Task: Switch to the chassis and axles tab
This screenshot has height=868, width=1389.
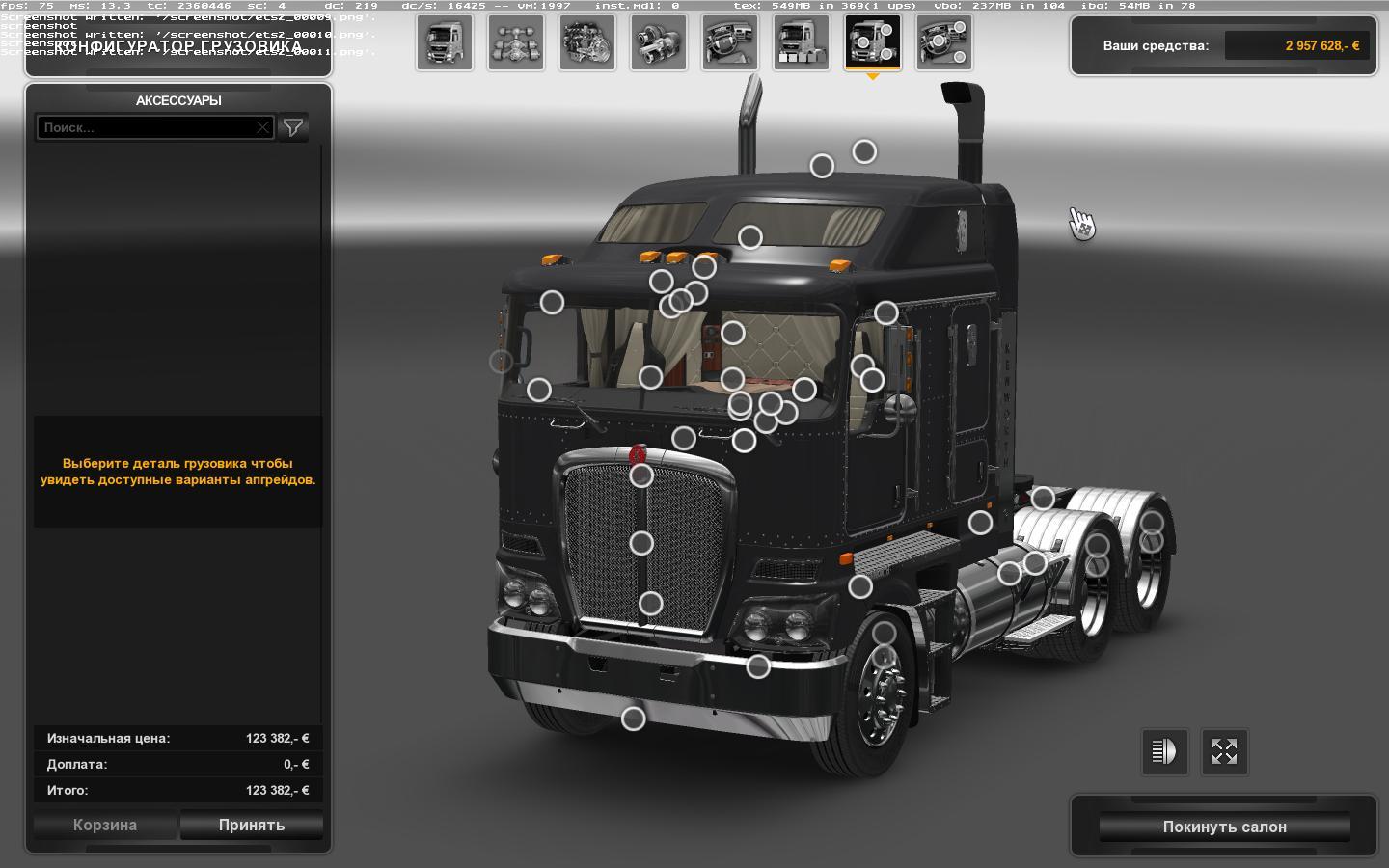Action: tap(516, 42)
